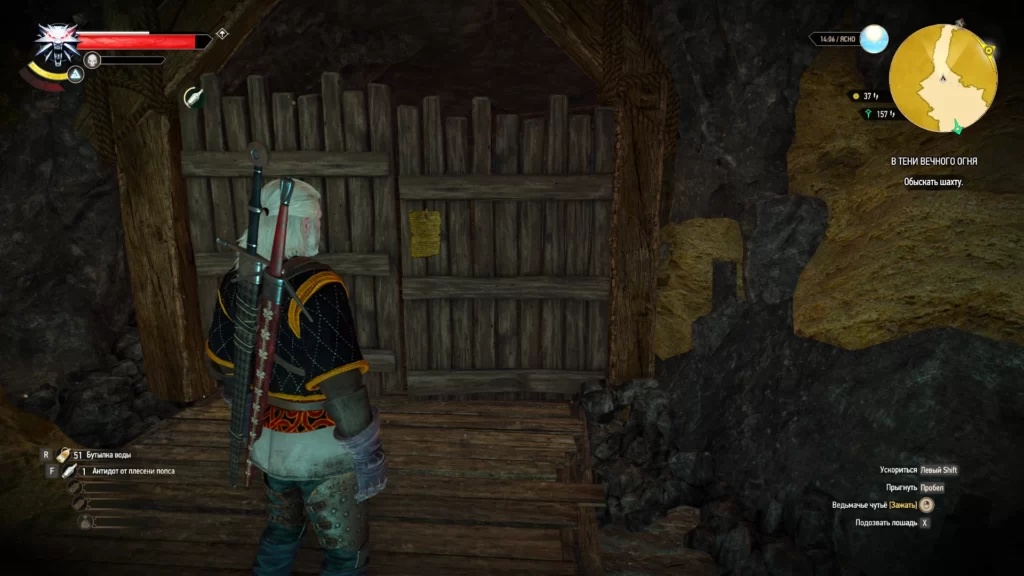The image size is (1024, 576).
Task: Click the green quest marker on minimap
Action: tap(958, 125)
